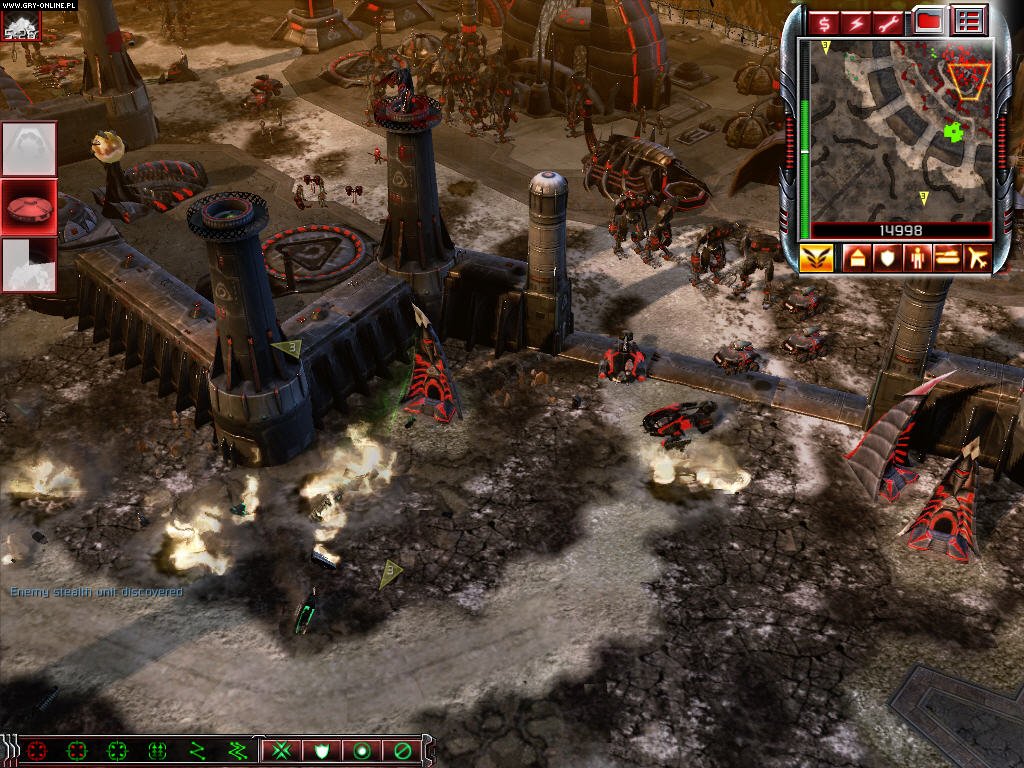Switch to the structures build tab

coord(857,259)
